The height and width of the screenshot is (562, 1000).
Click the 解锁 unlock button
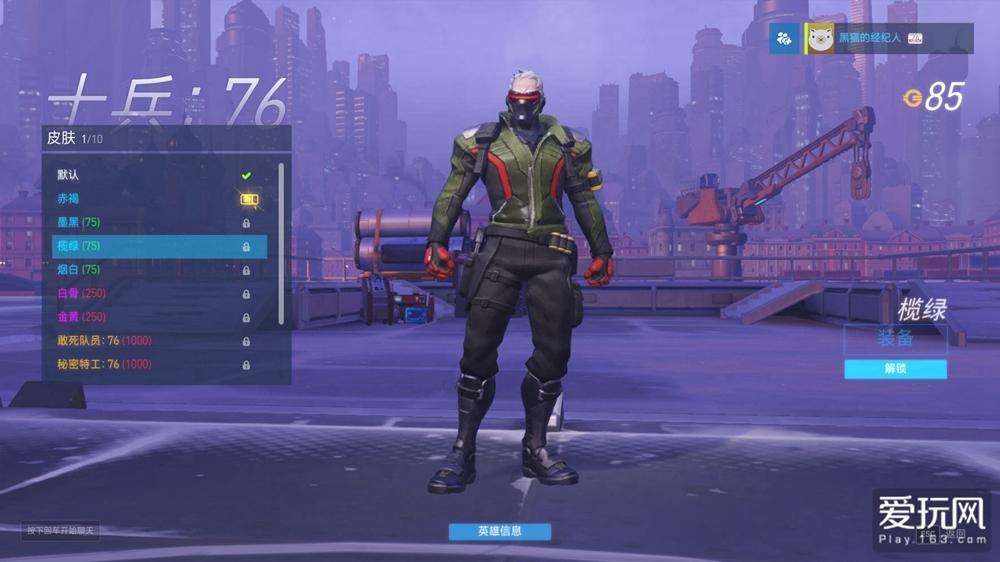point(895,369)
